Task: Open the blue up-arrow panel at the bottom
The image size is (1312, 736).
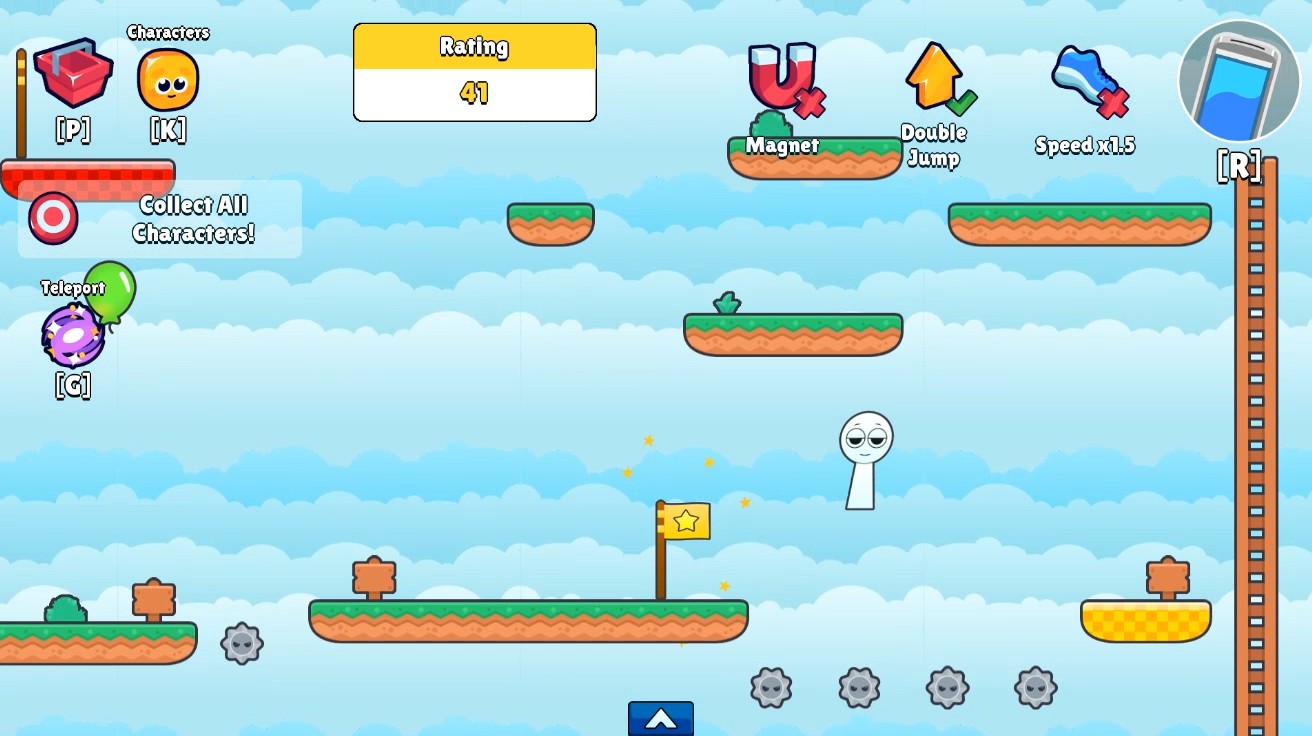Action: pos(660,717)
